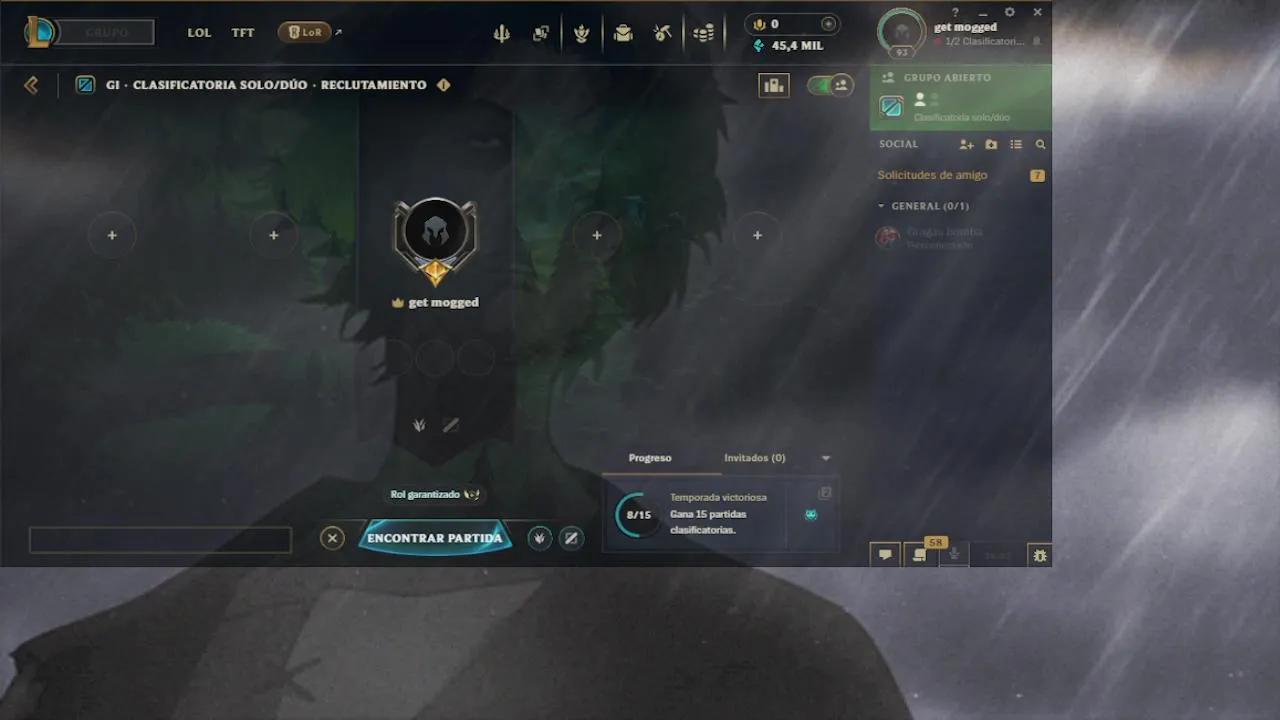Viewport: 1280px width, 720px height.
Task: Click the chat input field bottom left
Action: (x=160, y=539)
